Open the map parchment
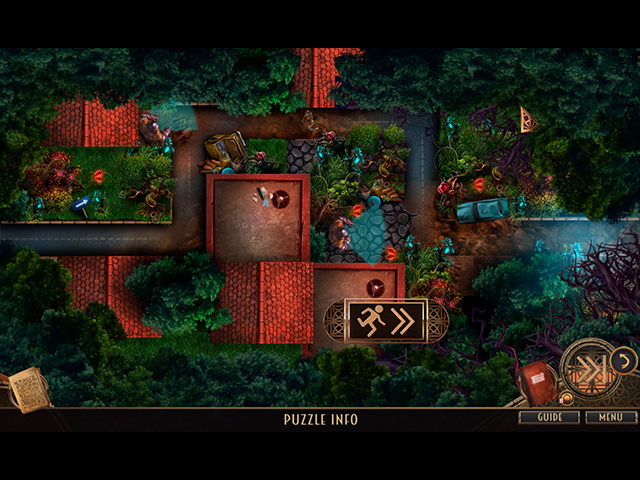The height and width of the screenshot is (480, 640). (28, 387)
